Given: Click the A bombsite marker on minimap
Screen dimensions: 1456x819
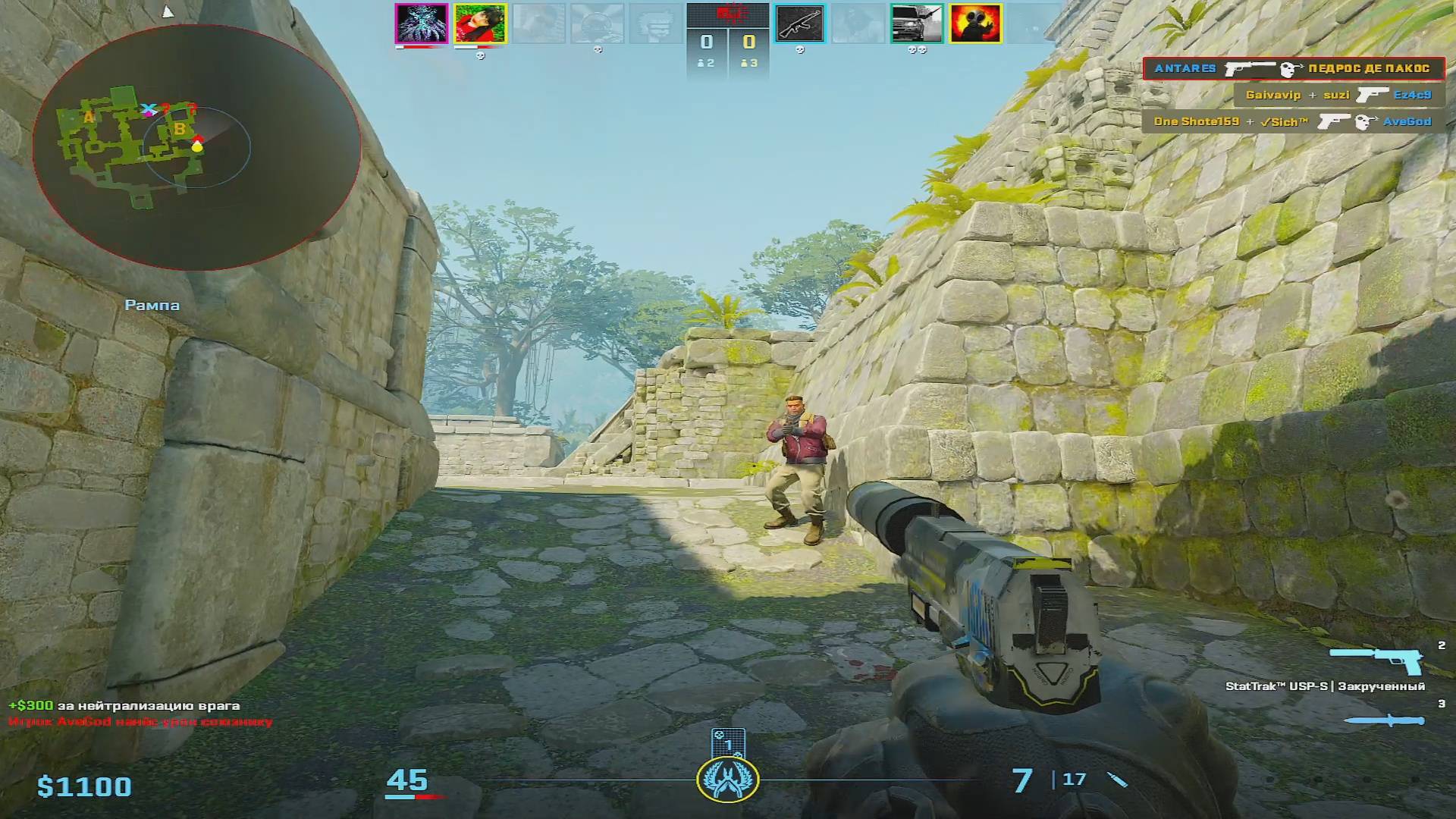Looking at the screenshot, I should (x=89, y=118).
